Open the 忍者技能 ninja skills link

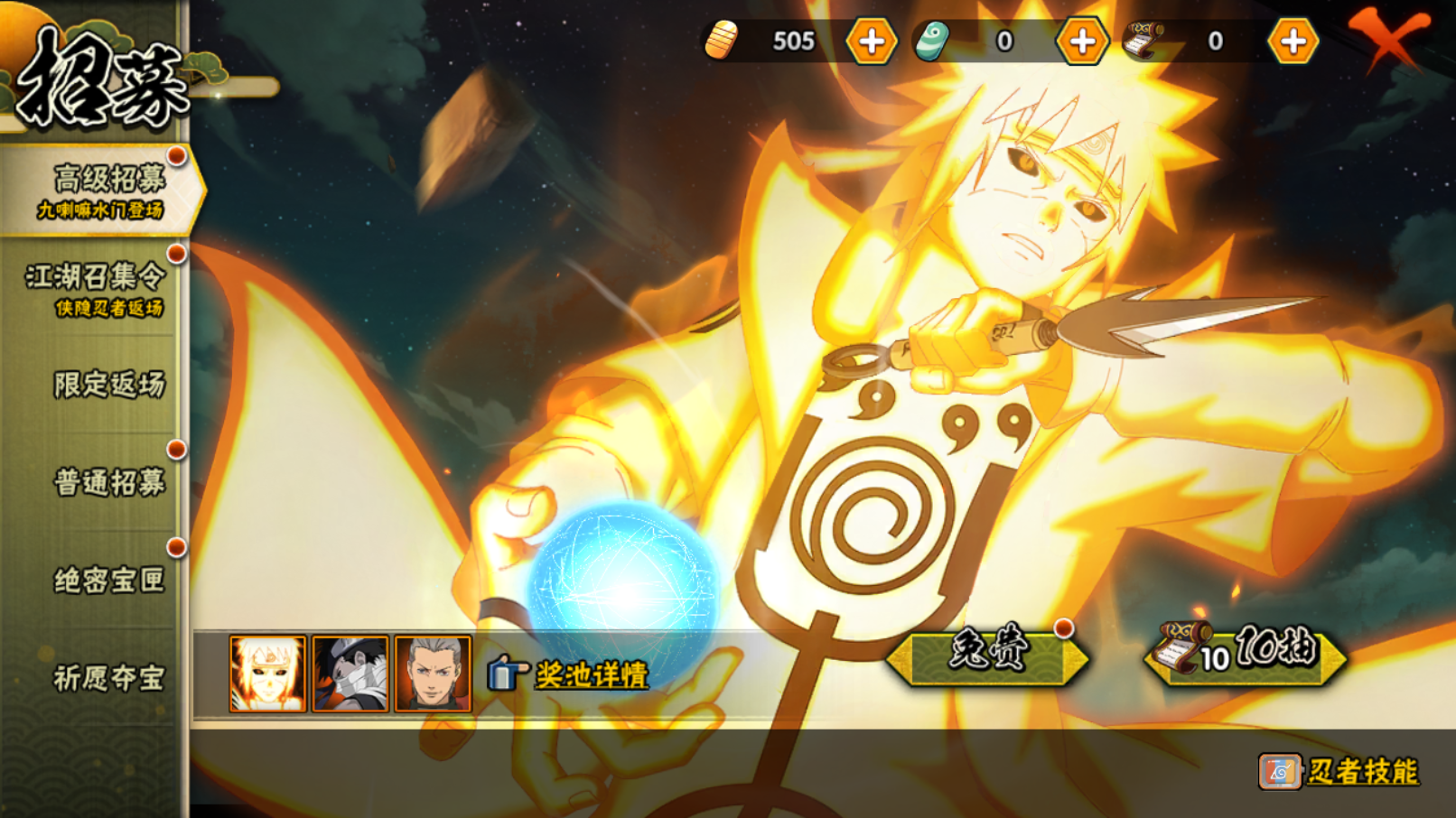1360,771
